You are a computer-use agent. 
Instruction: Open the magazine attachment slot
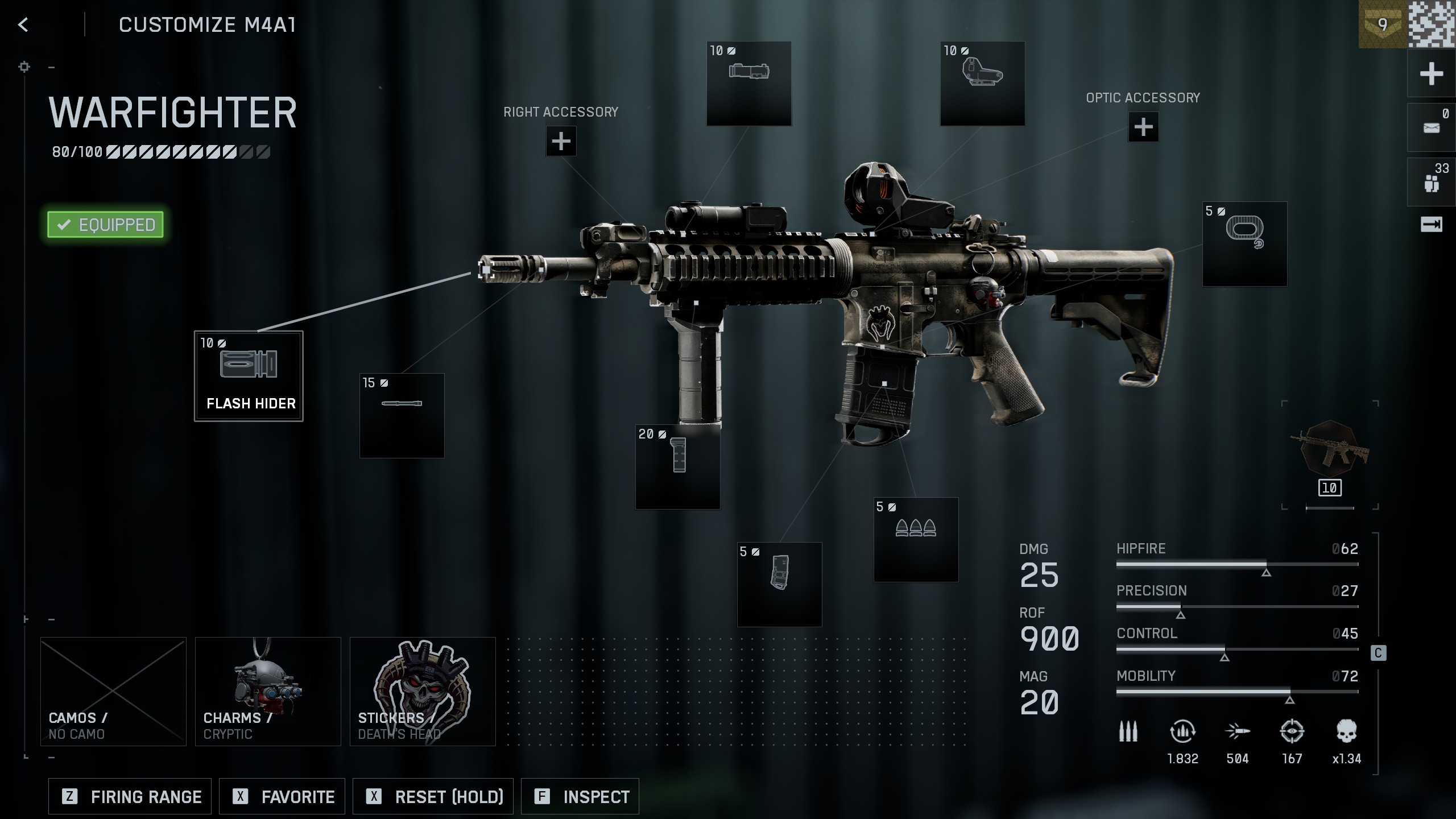[x=779, y=584]
